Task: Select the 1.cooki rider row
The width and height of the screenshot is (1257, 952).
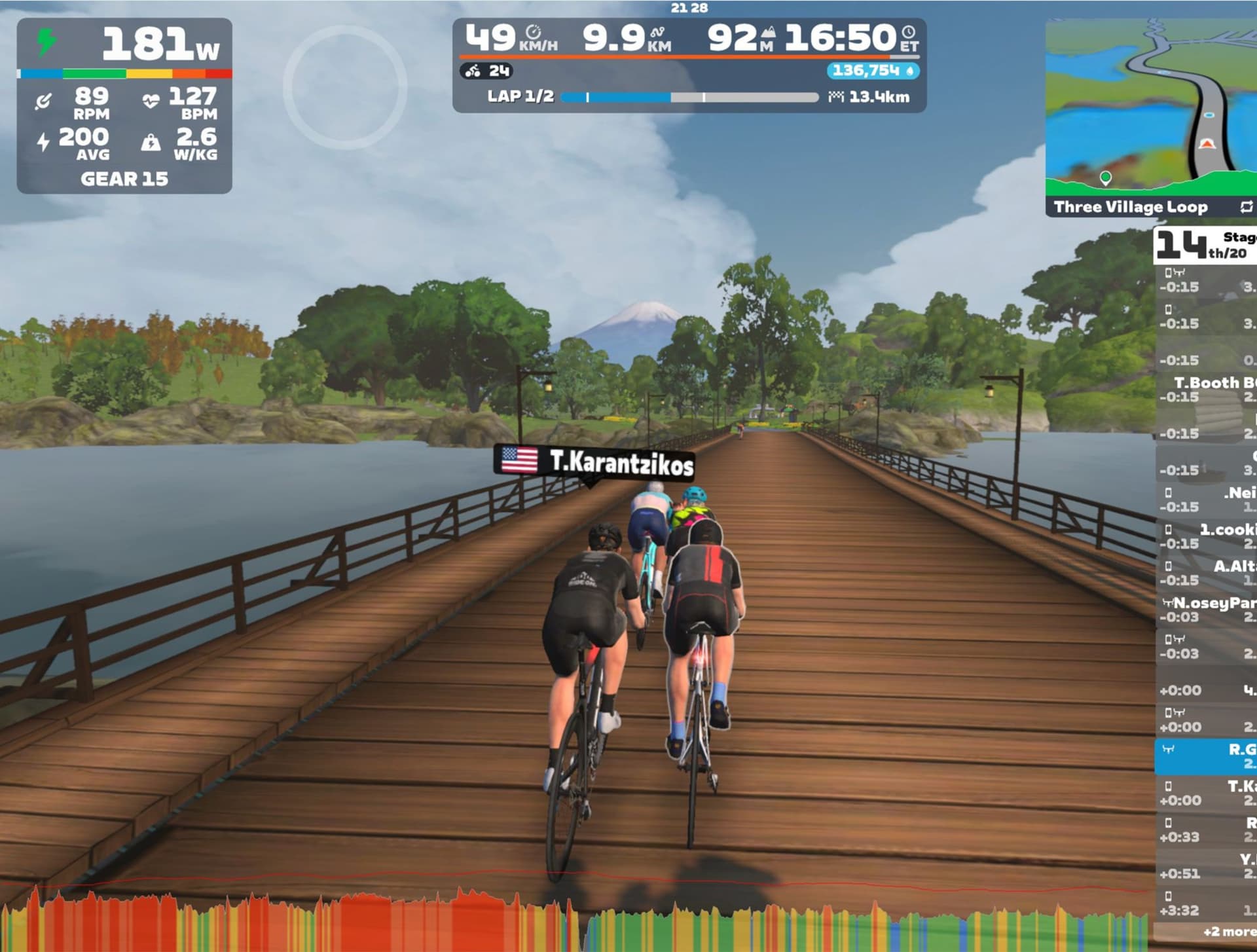Action: [1207, 536]
